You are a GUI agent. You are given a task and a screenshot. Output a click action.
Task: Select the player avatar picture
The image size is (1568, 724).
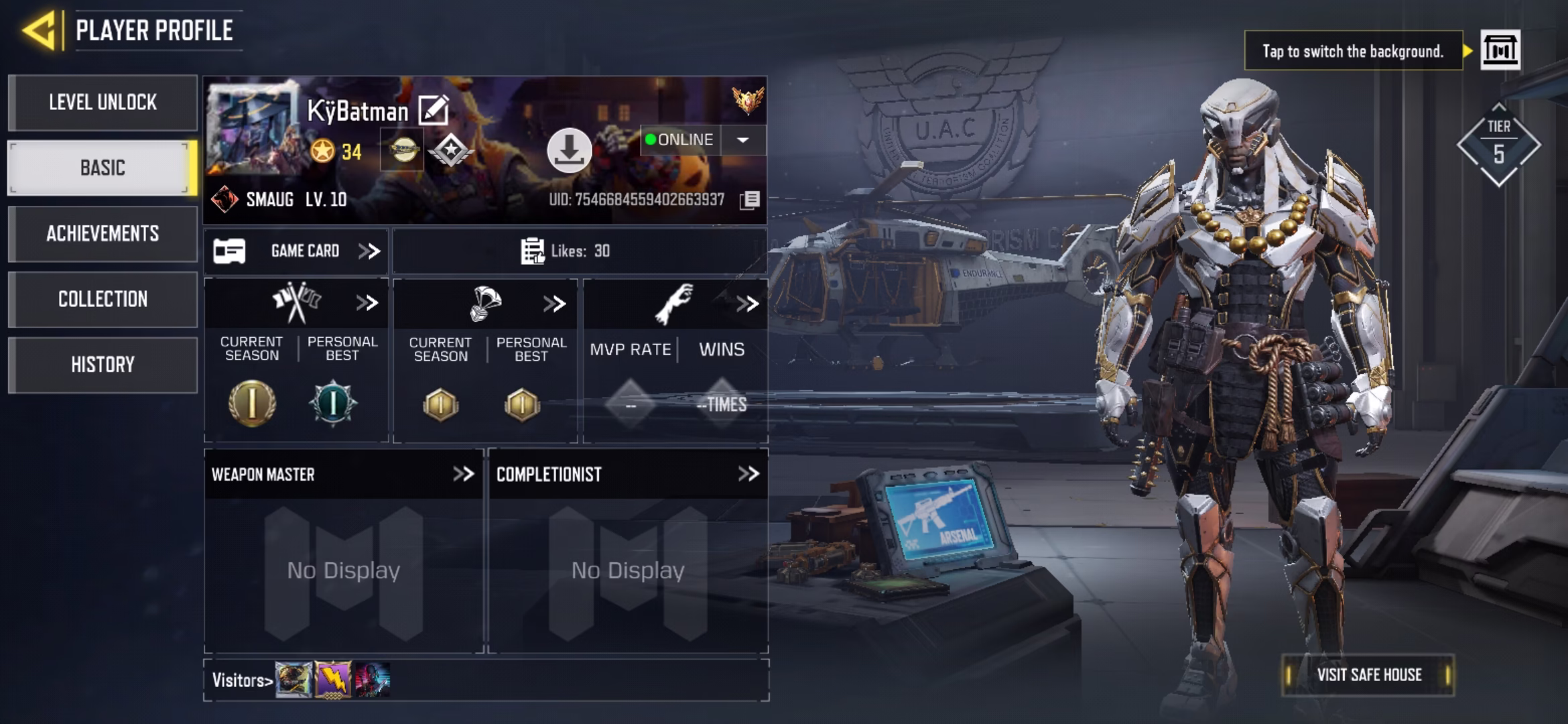click(252, 127)
